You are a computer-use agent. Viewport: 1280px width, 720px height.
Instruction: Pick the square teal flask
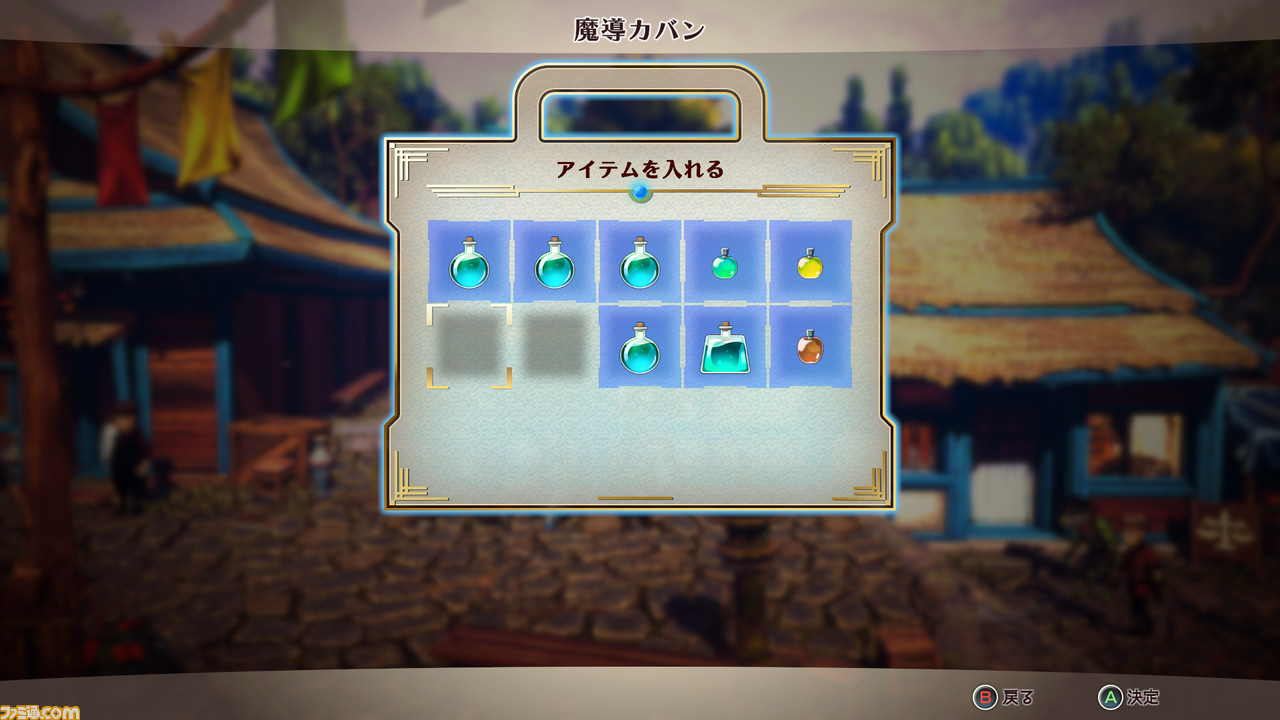724,348
